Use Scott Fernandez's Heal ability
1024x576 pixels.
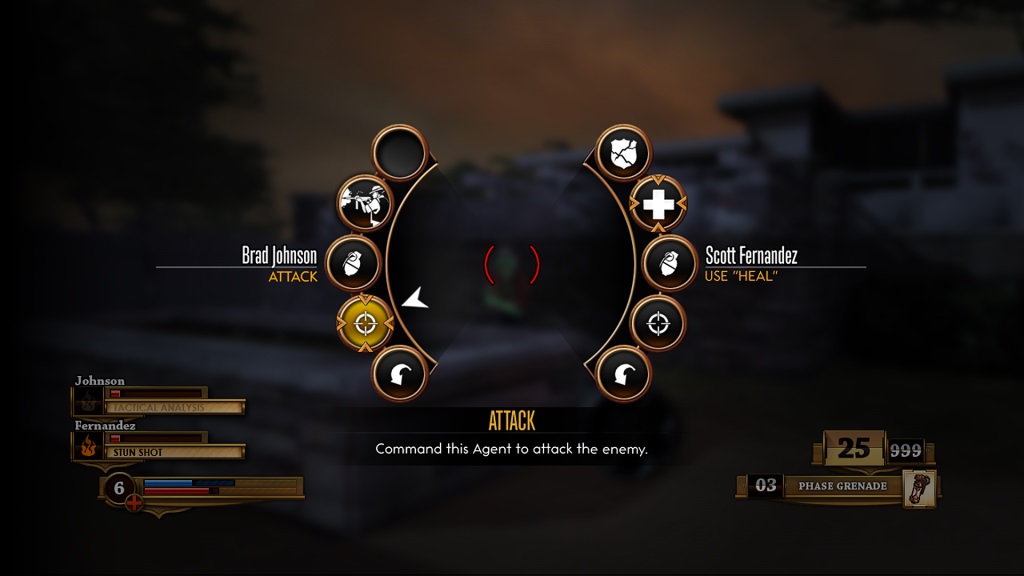(x=658, y=204)
